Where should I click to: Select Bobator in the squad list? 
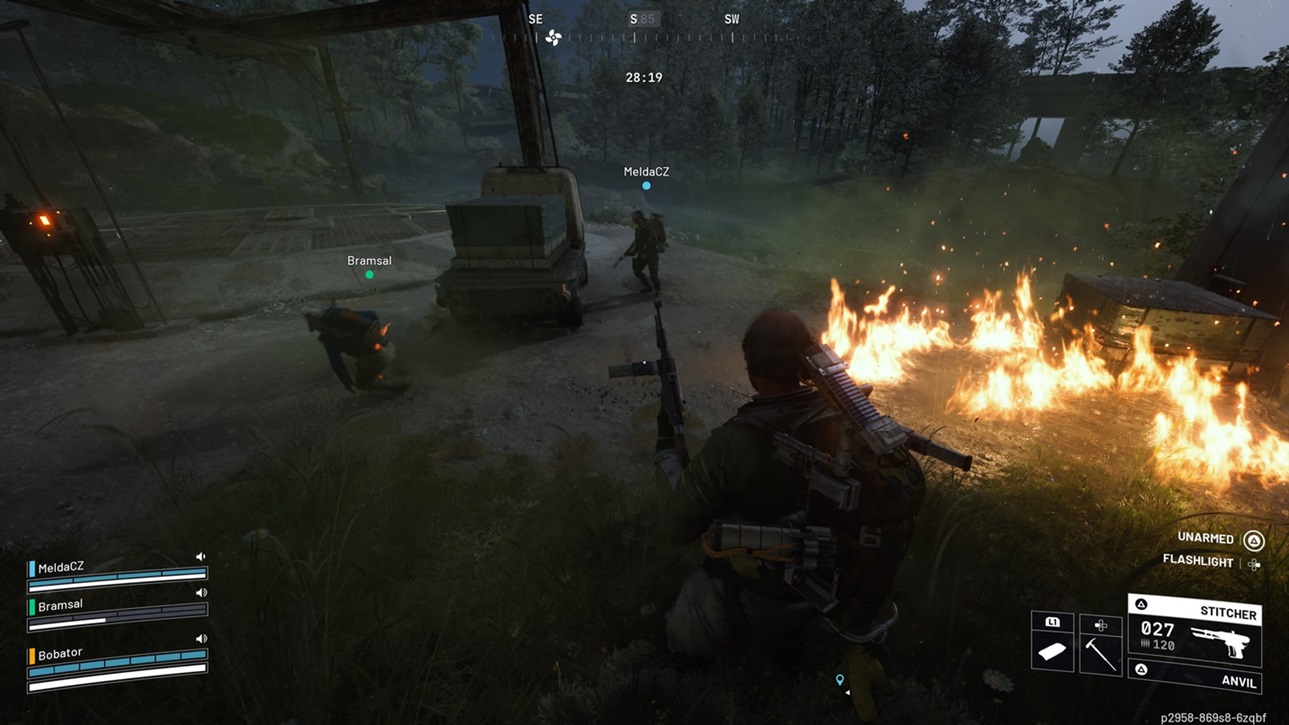[x=60, y=654]
